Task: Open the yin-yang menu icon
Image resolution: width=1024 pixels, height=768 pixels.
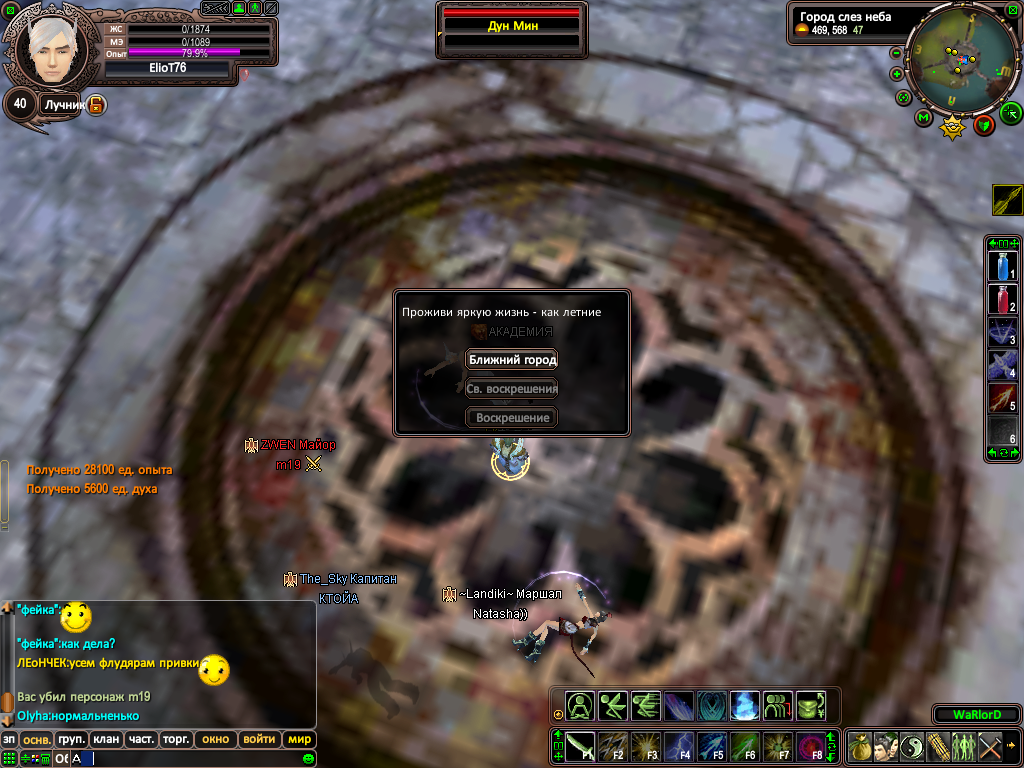Action: click(x=911, y=746)
